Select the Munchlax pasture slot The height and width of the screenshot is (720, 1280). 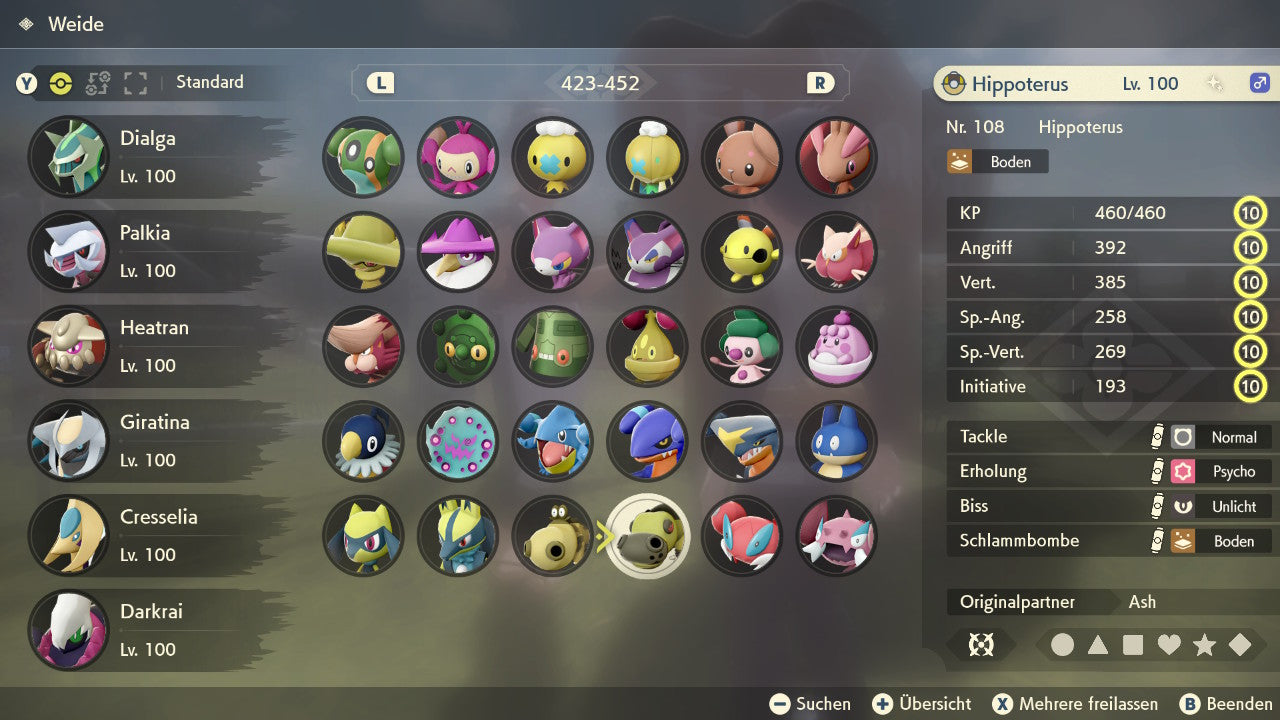[837, 441]
